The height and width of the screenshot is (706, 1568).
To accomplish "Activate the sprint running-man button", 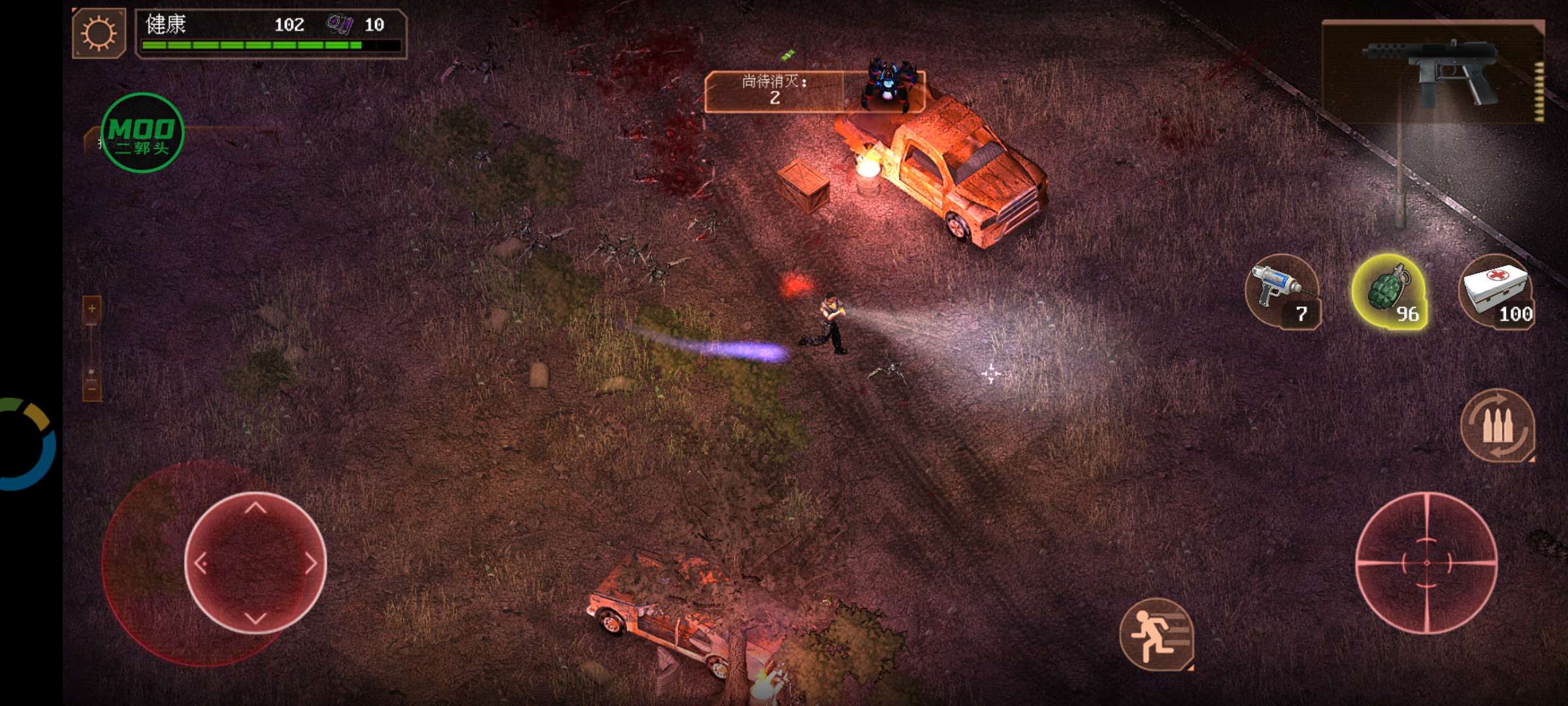I will point(1156,634).
